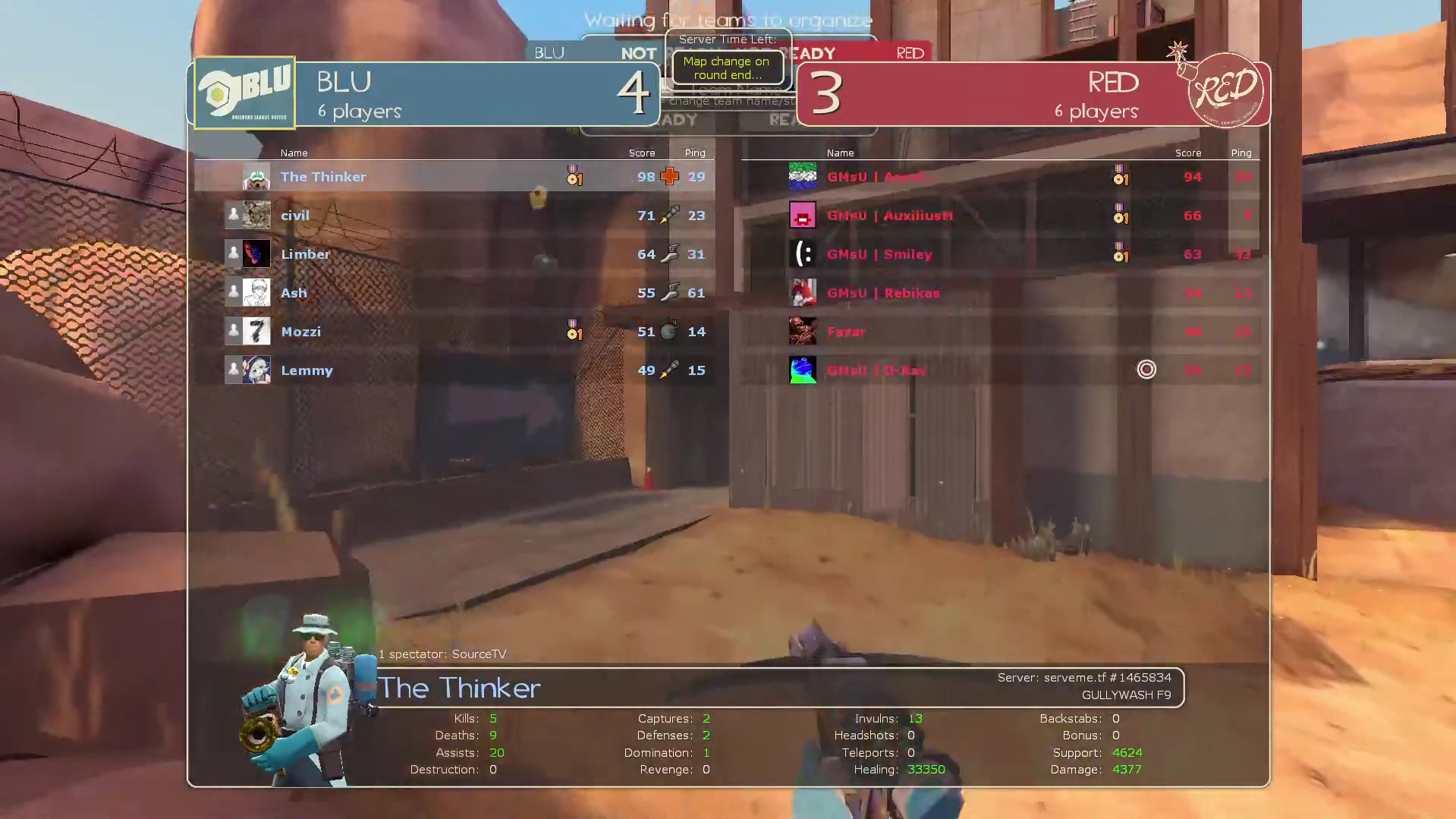Click the pink avatar beside AuxiliusM
The image size is (1456, 819).
[802, 216]
